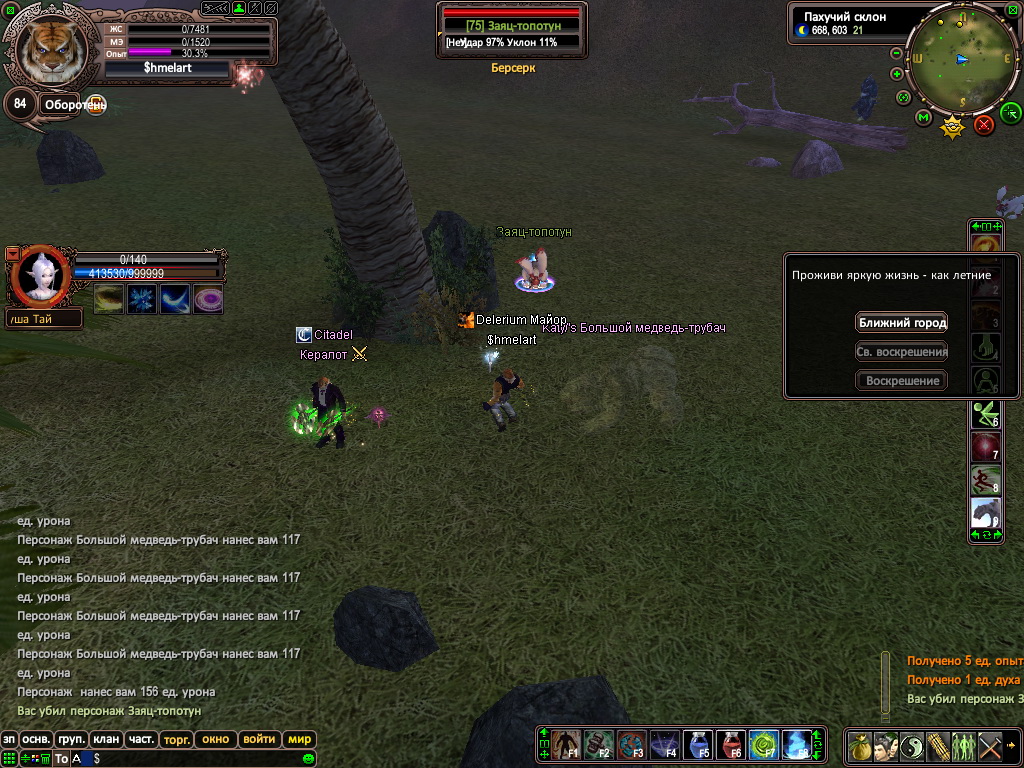This screenshot has width=1024, height=768.
Task: Click the Воскрешение resurrection button
Action: click(901, 381)
